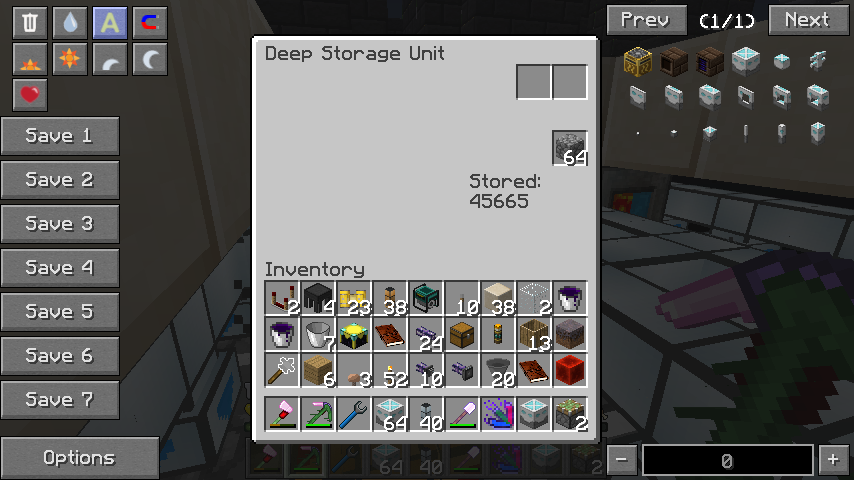Set time to noon with sun icon
Image resolution: width=854 pixels, height=480 pixels.
click(70, 59)
